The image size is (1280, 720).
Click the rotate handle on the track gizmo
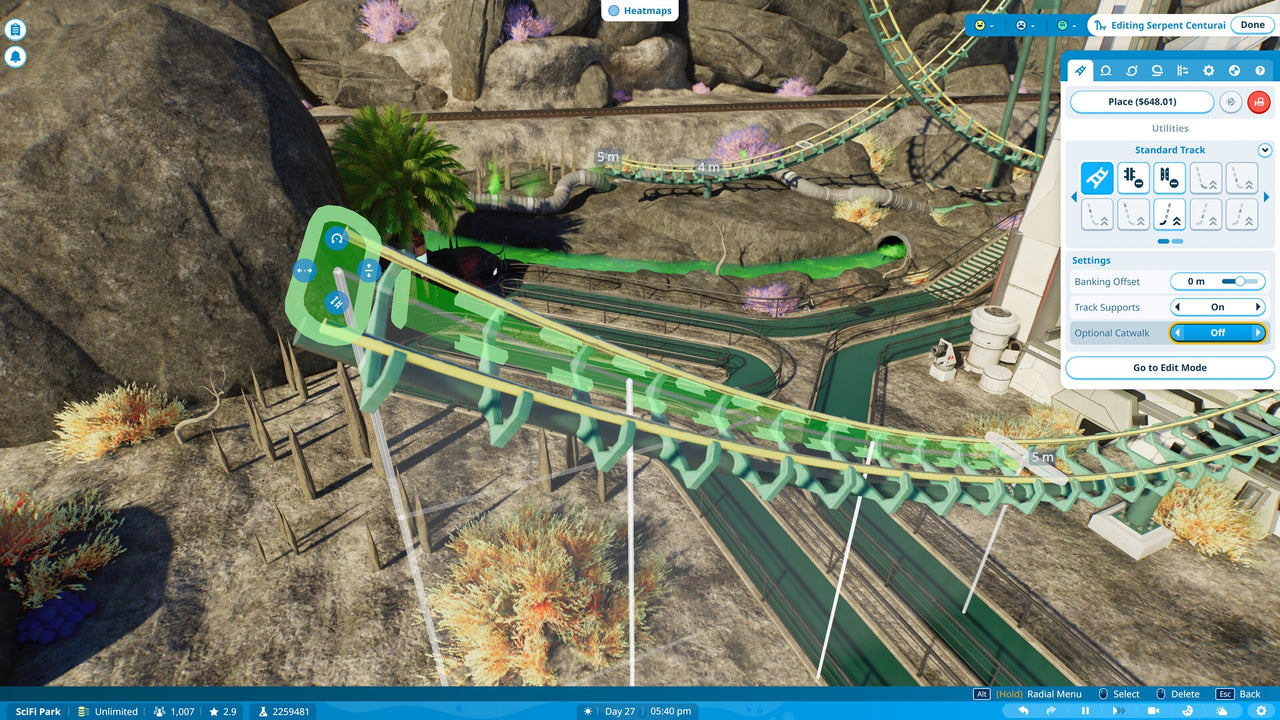[336, 239]
